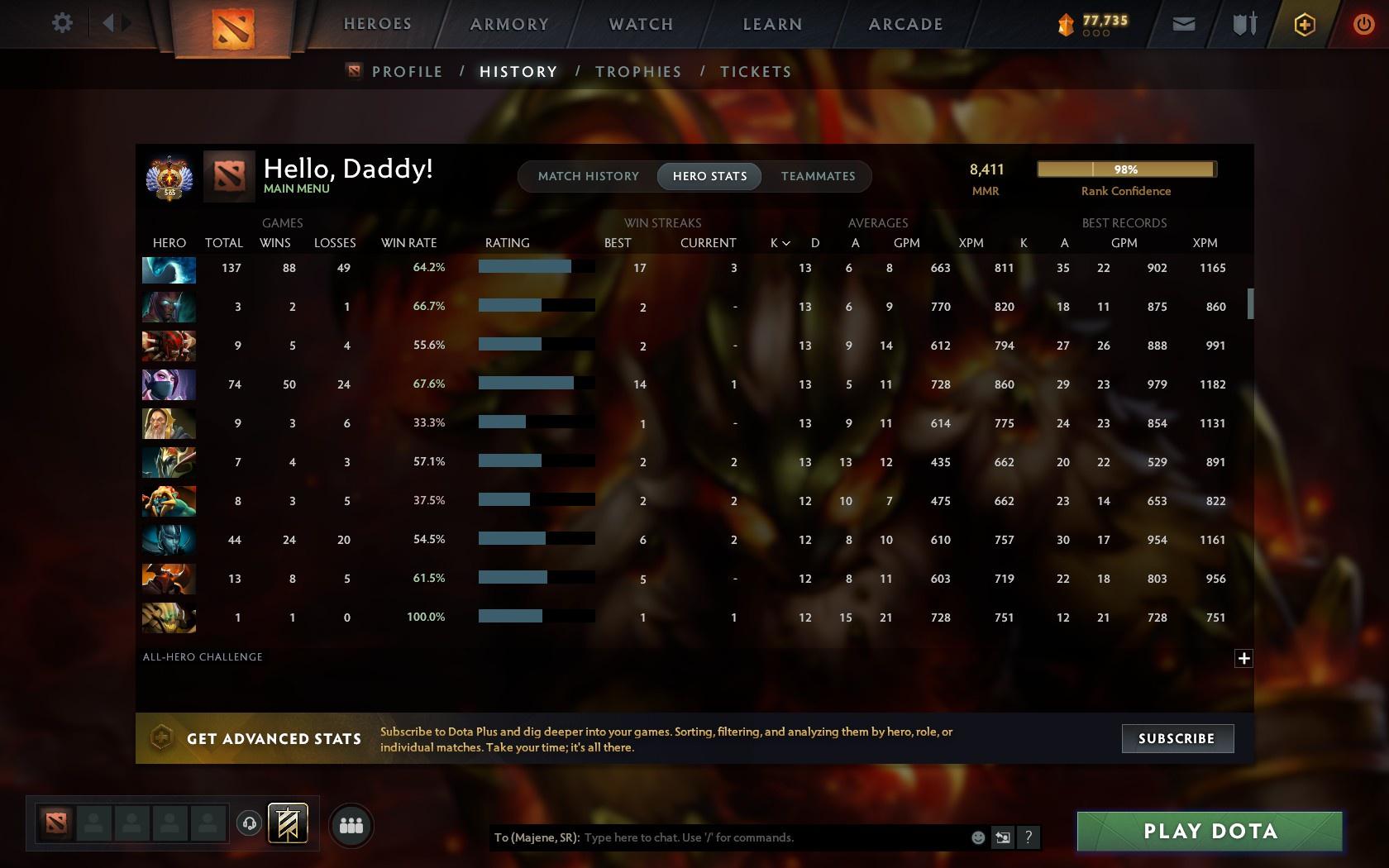Switch to the TEAMMATES tab

click(x=817, y=176)
